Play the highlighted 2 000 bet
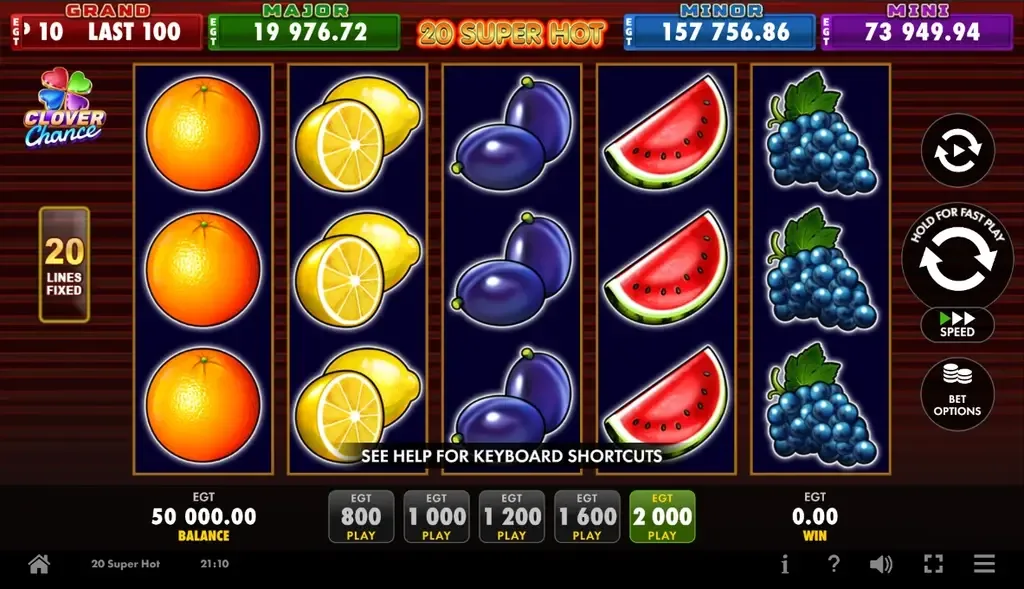Image resolution: width=1024 pixels, height=589 pixels. [662, 517]
